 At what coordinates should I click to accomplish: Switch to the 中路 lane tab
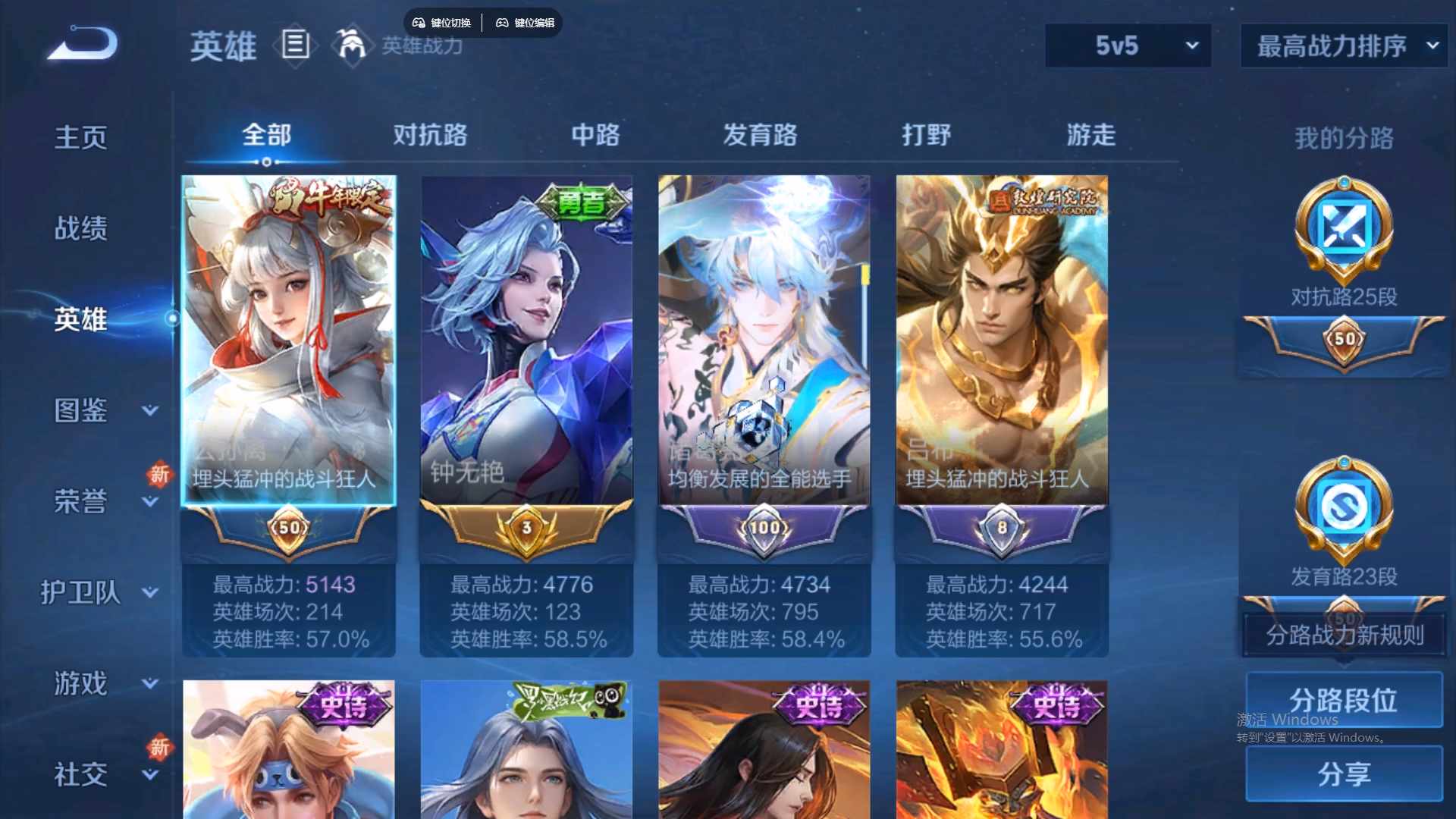595,135
